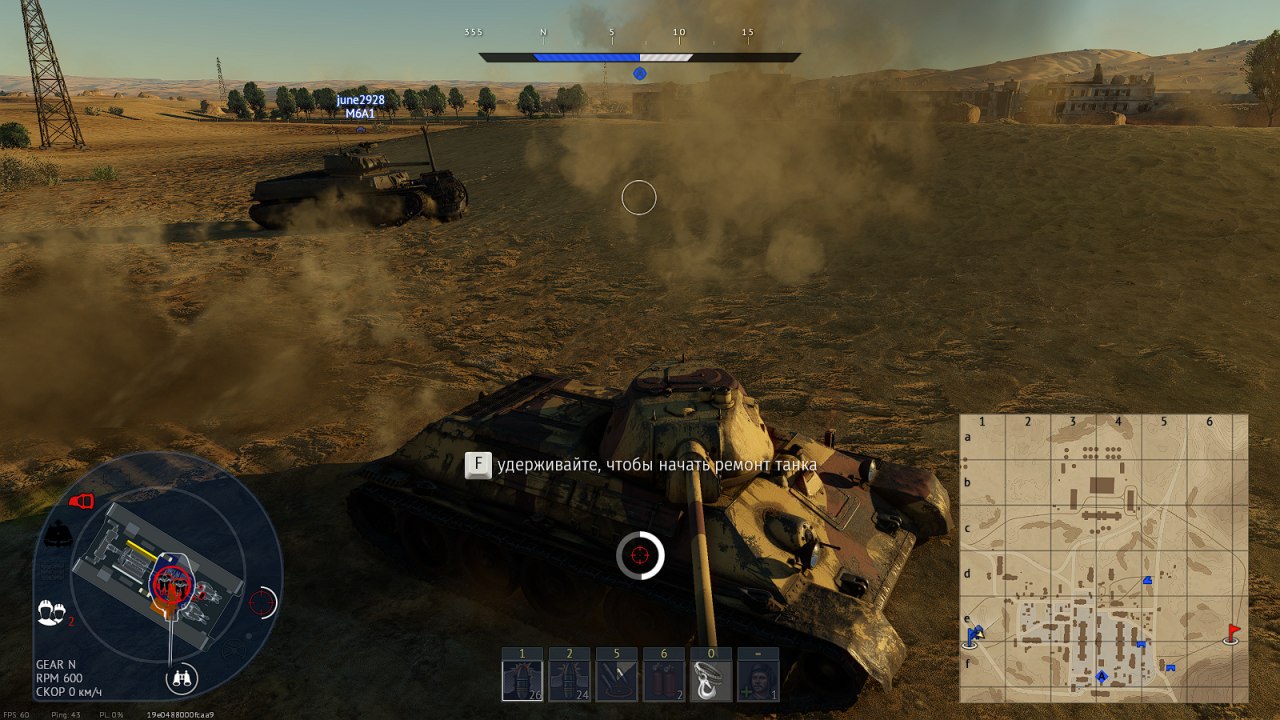Select the crew replenishment slot

[757, 680]
